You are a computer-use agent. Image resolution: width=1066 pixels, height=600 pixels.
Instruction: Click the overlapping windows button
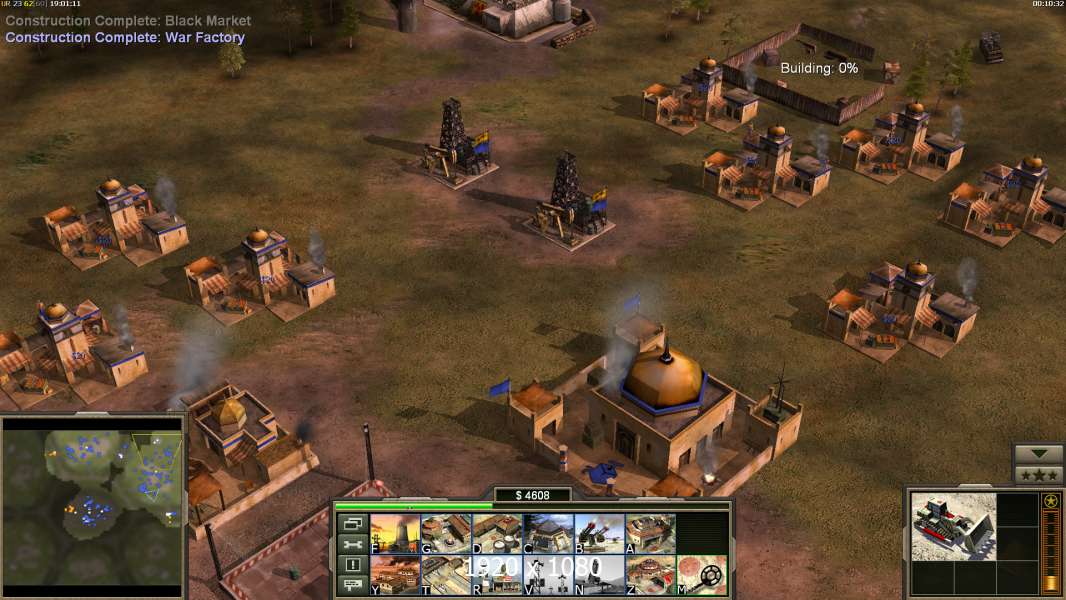click(x=351, y=523)
